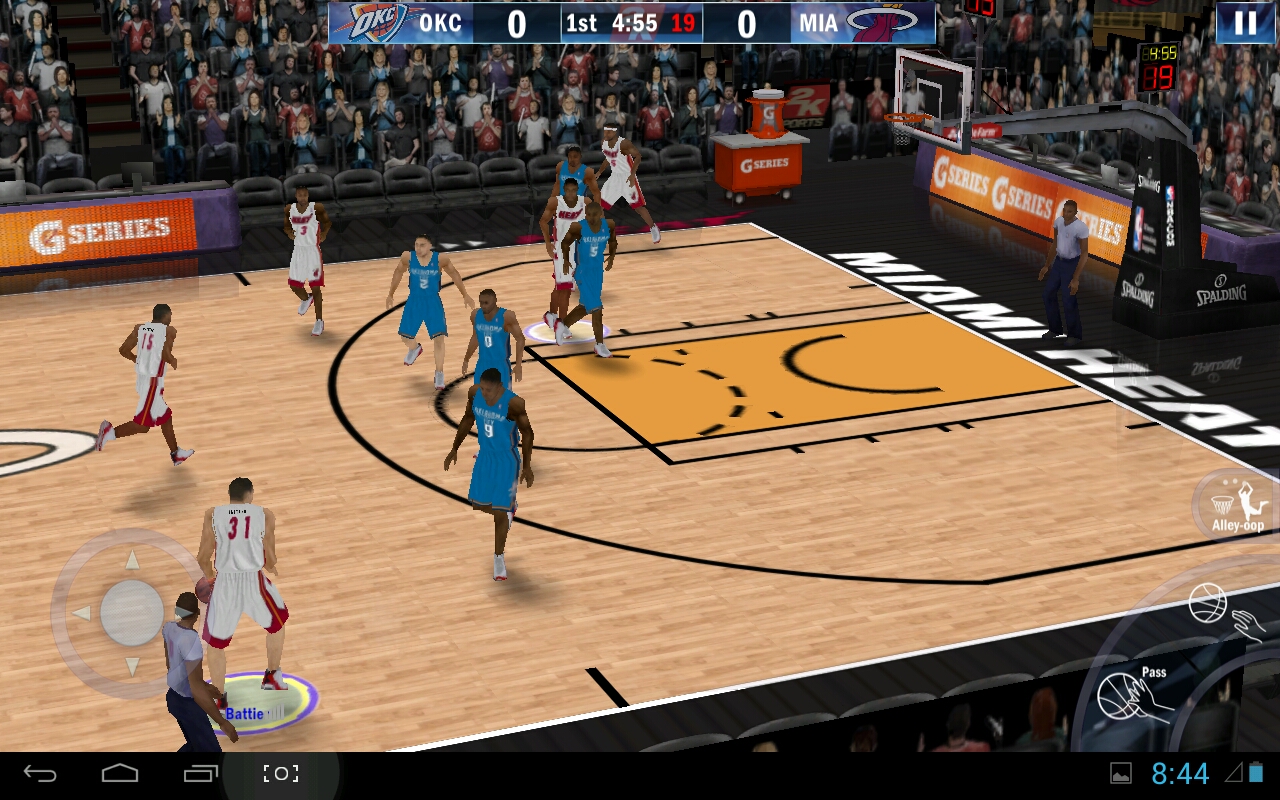This screenshot has width=1280, height=800.
Task: Tap the Alley-oop button
Action: pyautogui.click(x=1237, y=505)
